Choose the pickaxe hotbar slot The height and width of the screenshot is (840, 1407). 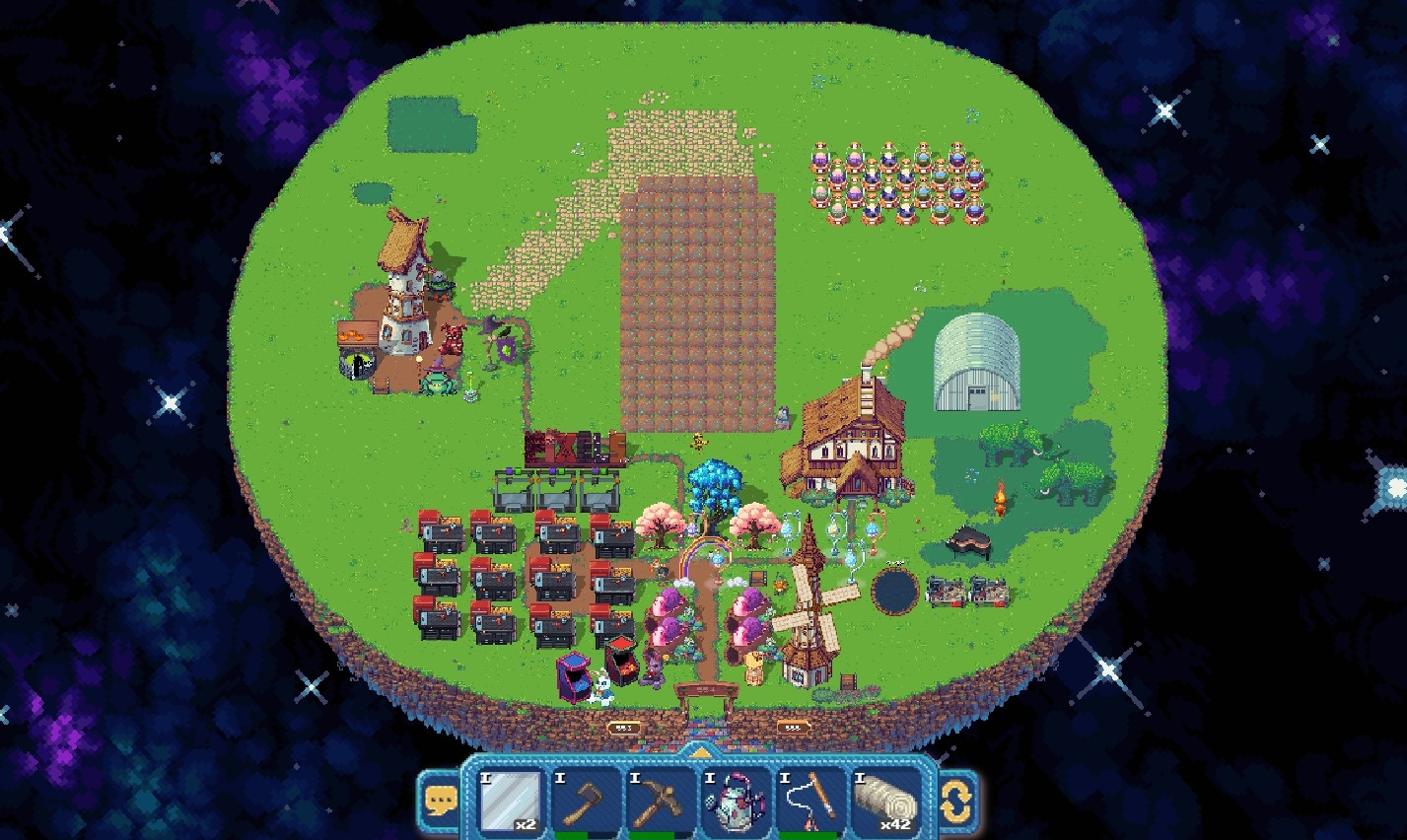coord(661,800)
